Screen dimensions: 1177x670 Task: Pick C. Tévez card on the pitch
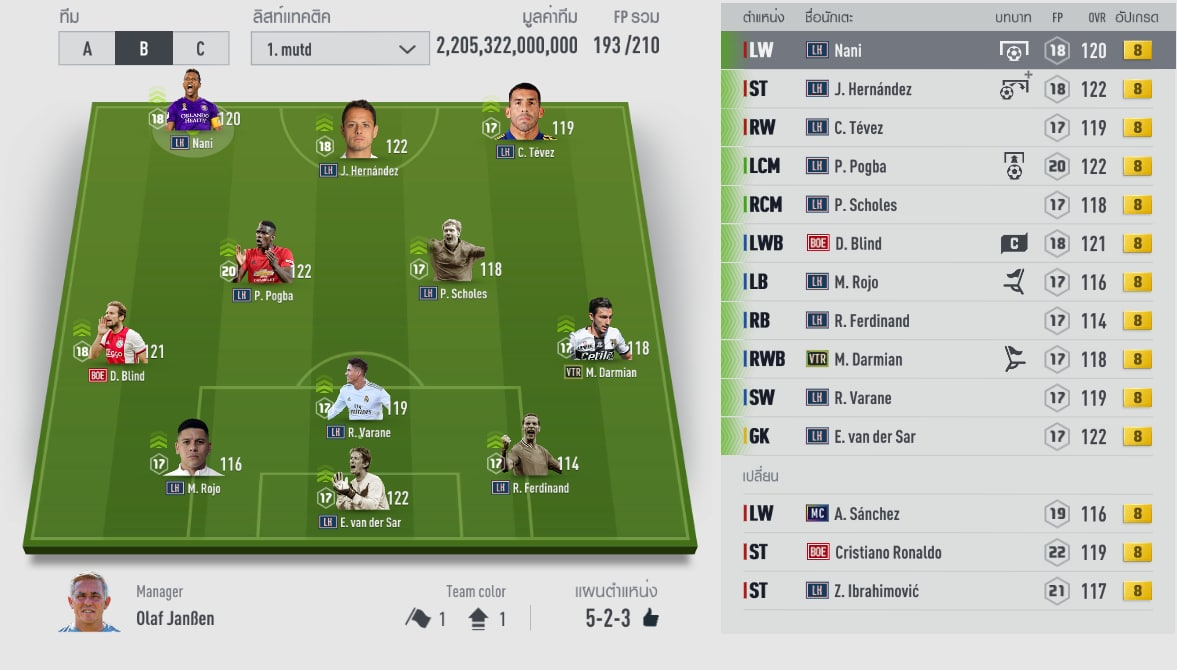point(525,120)
